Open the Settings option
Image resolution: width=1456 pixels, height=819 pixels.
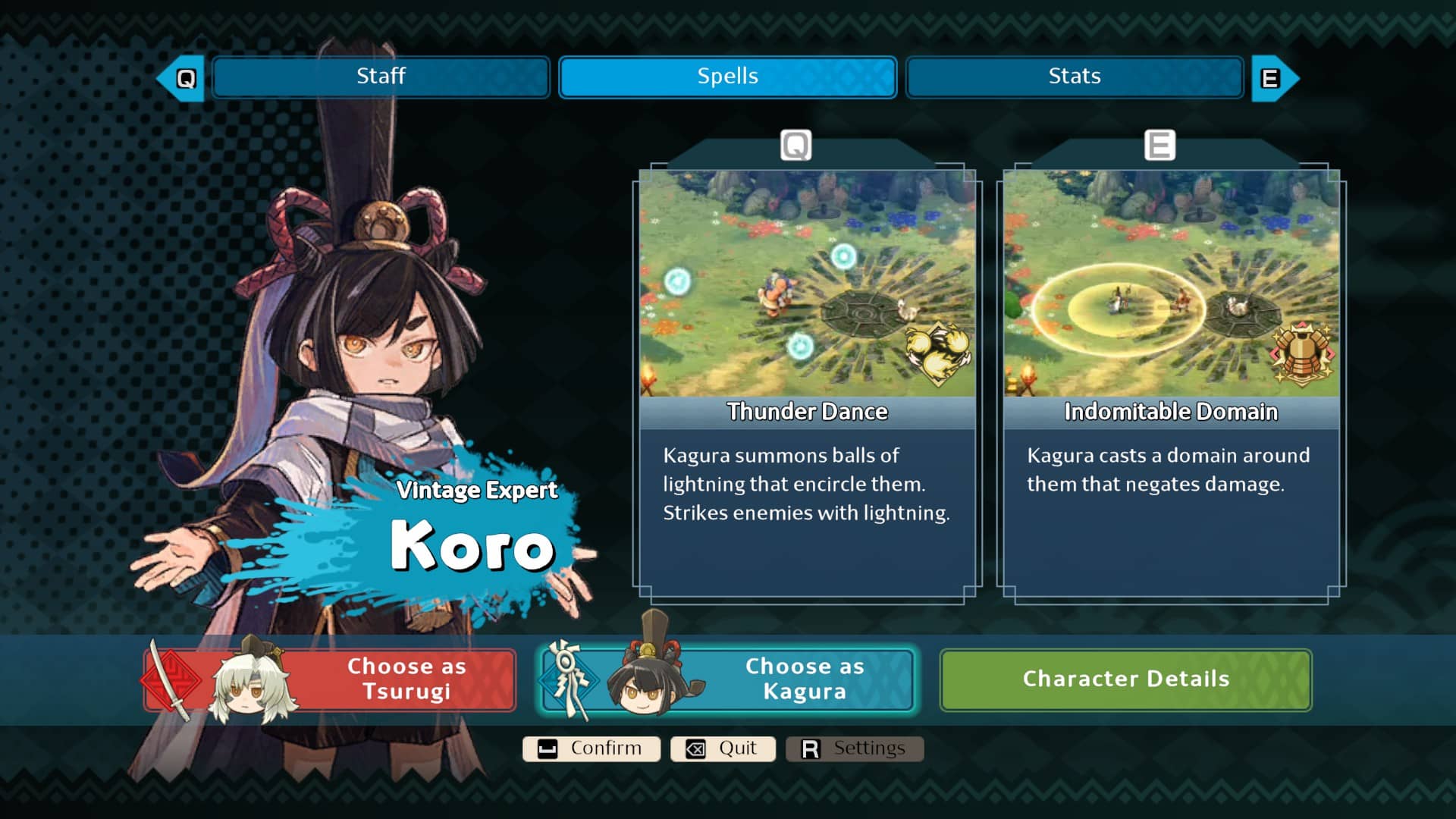[855, 748]
